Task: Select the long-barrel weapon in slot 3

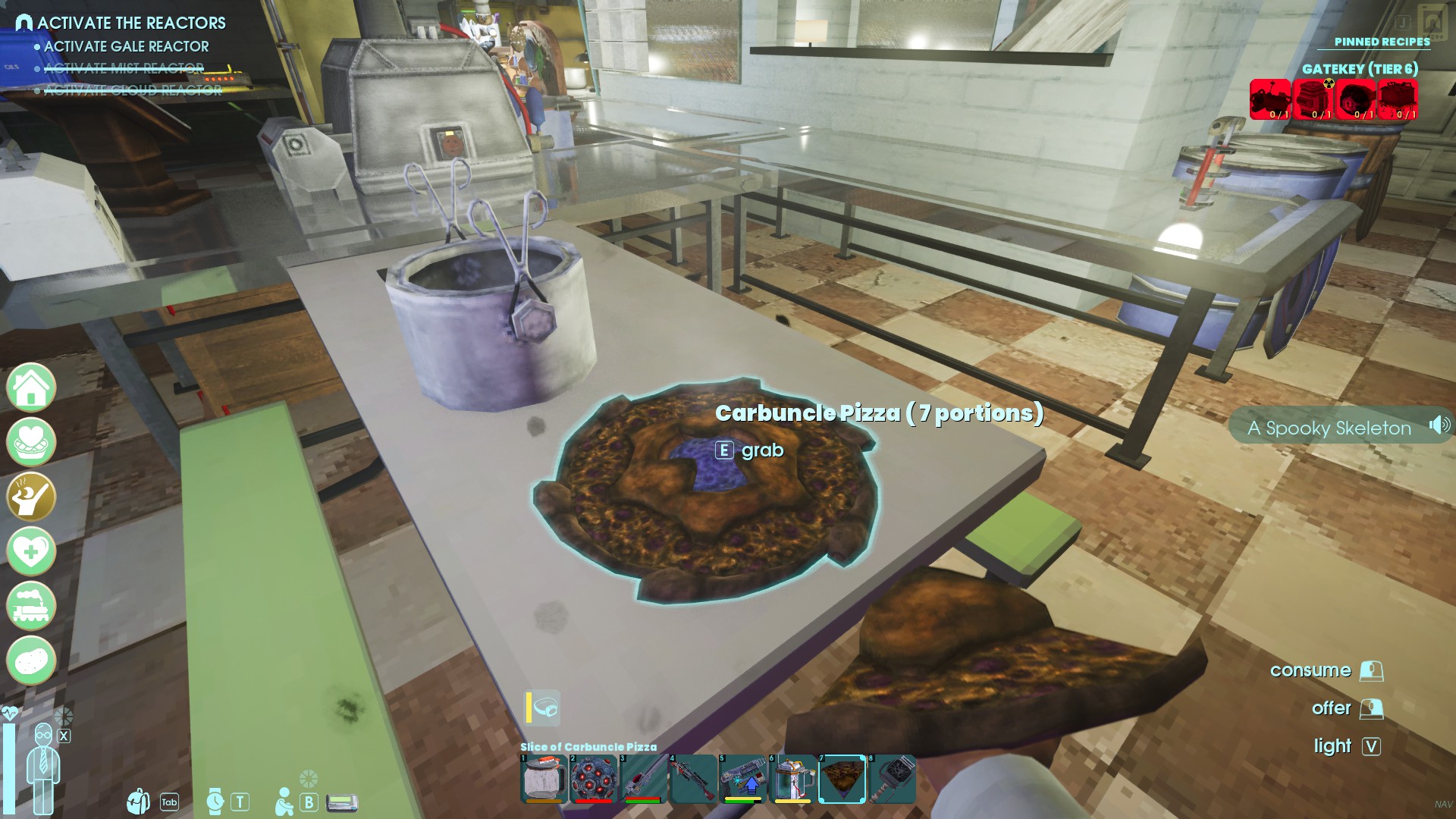Action: tap(643, 779)
